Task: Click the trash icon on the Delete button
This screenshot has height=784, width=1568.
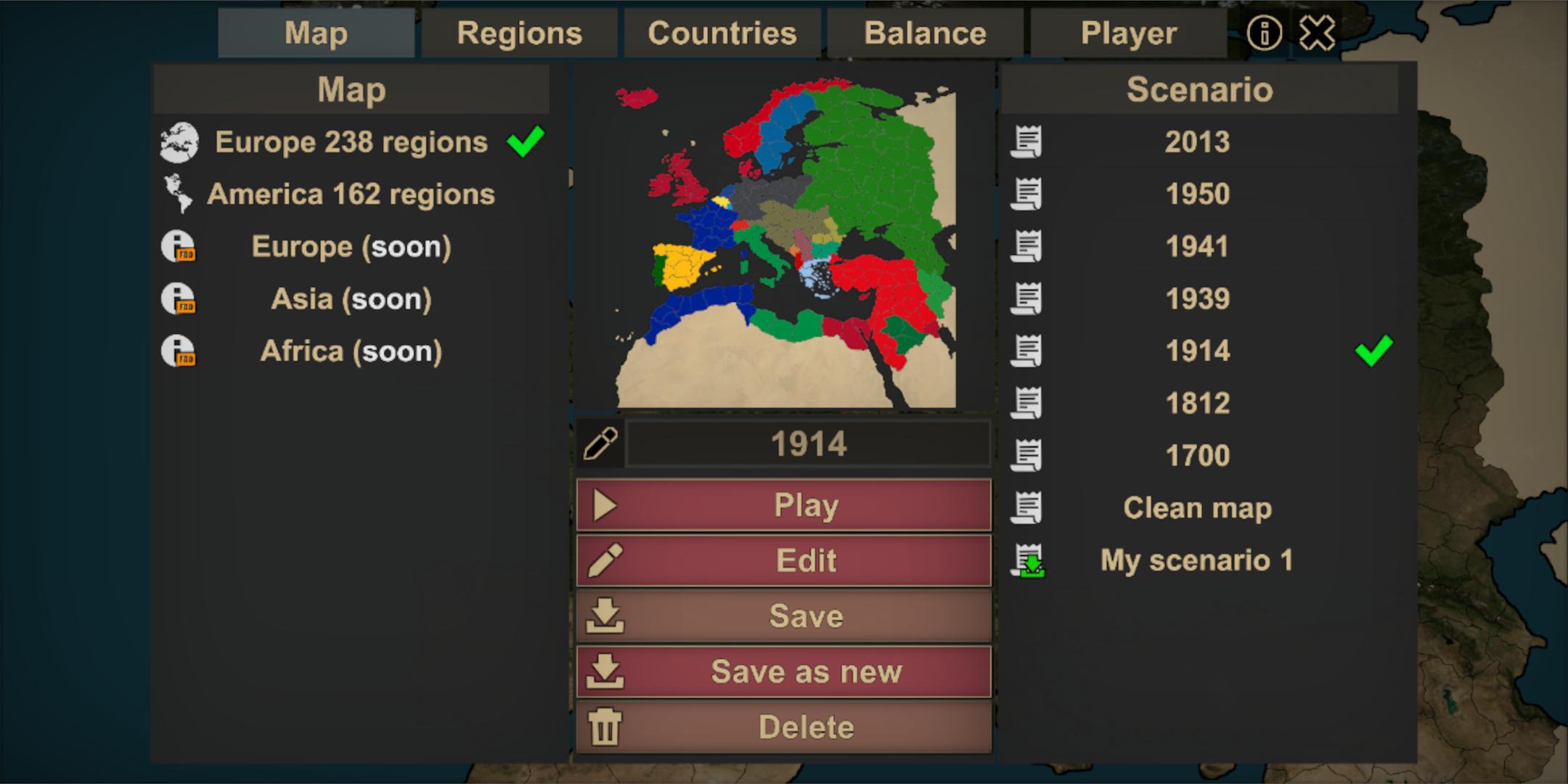Action: (607, 726)
